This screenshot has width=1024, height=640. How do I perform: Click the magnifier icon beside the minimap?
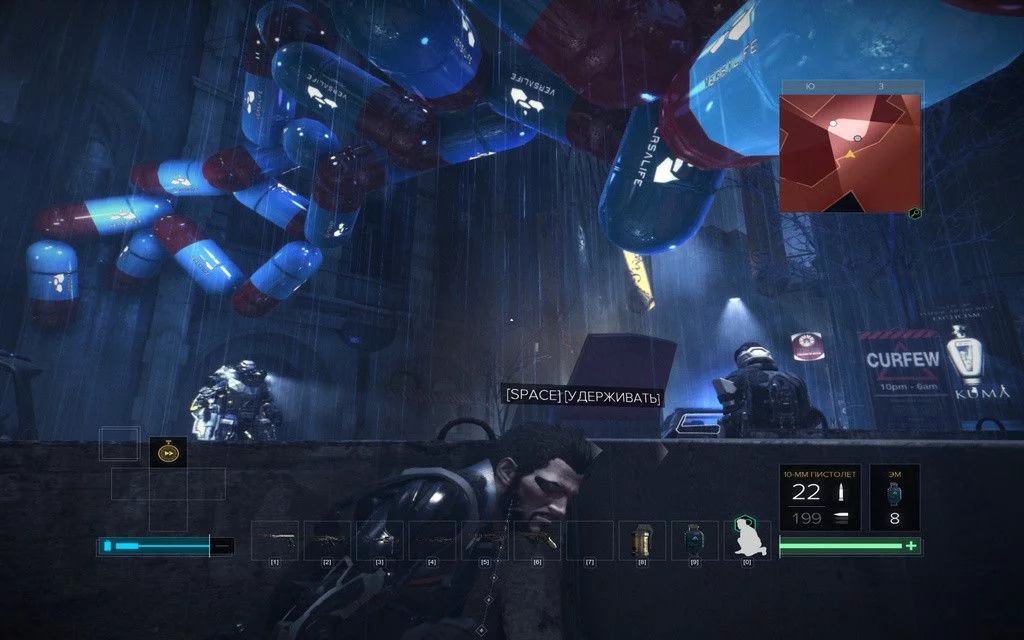(914, 213)
